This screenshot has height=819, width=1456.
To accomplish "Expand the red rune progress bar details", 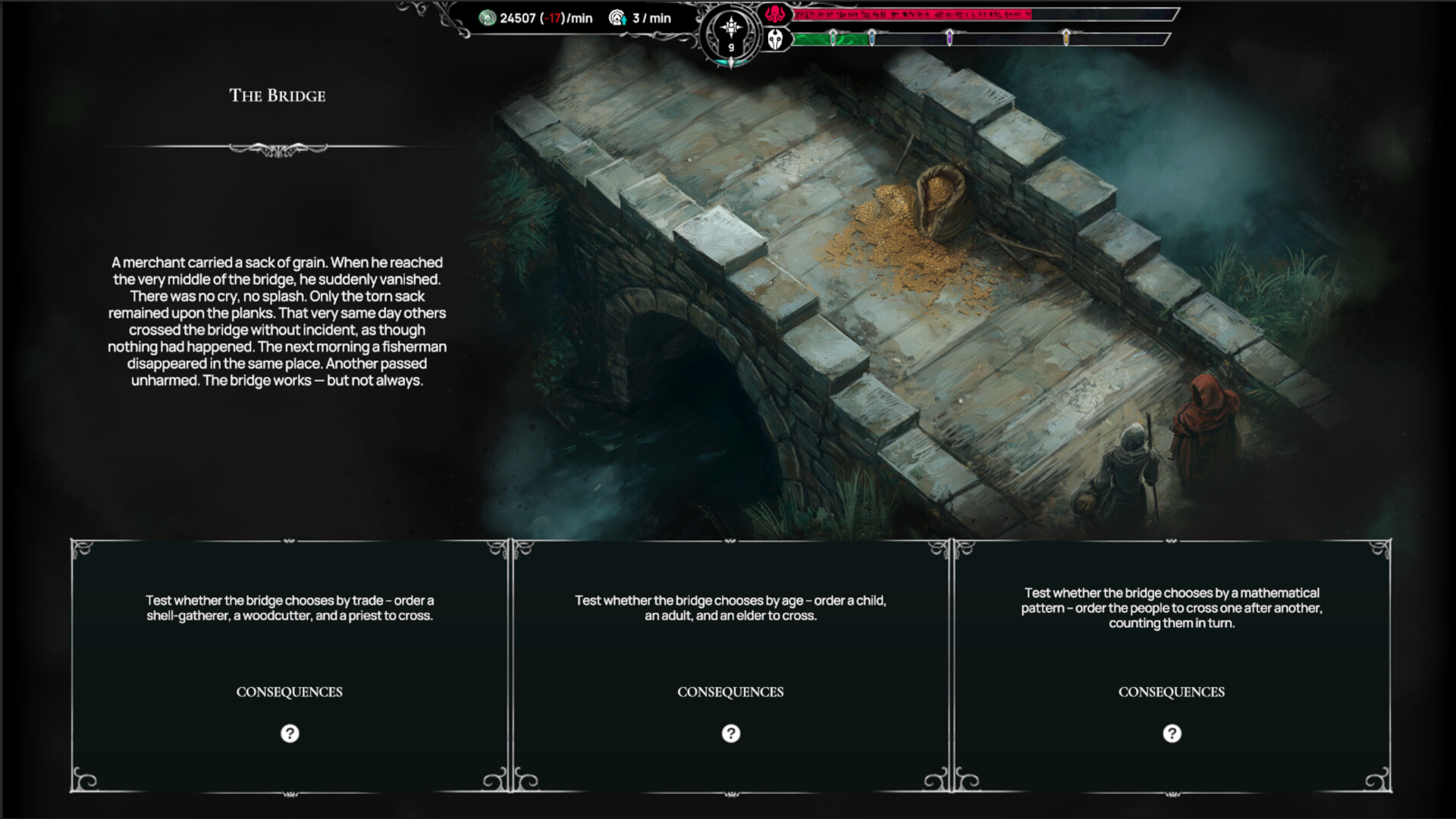I will tap(910, 14).
